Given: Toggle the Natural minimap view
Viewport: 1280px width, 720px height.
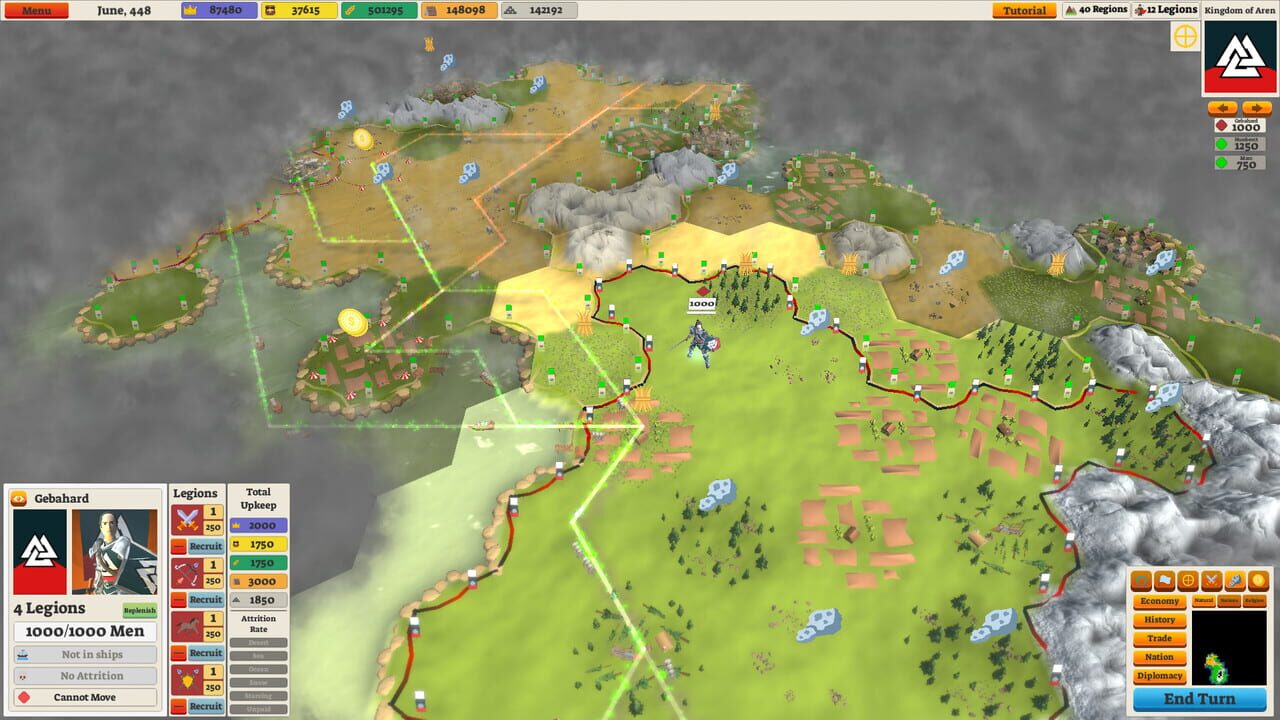Looking at the screenshot, I should (x=1204, y=601).
